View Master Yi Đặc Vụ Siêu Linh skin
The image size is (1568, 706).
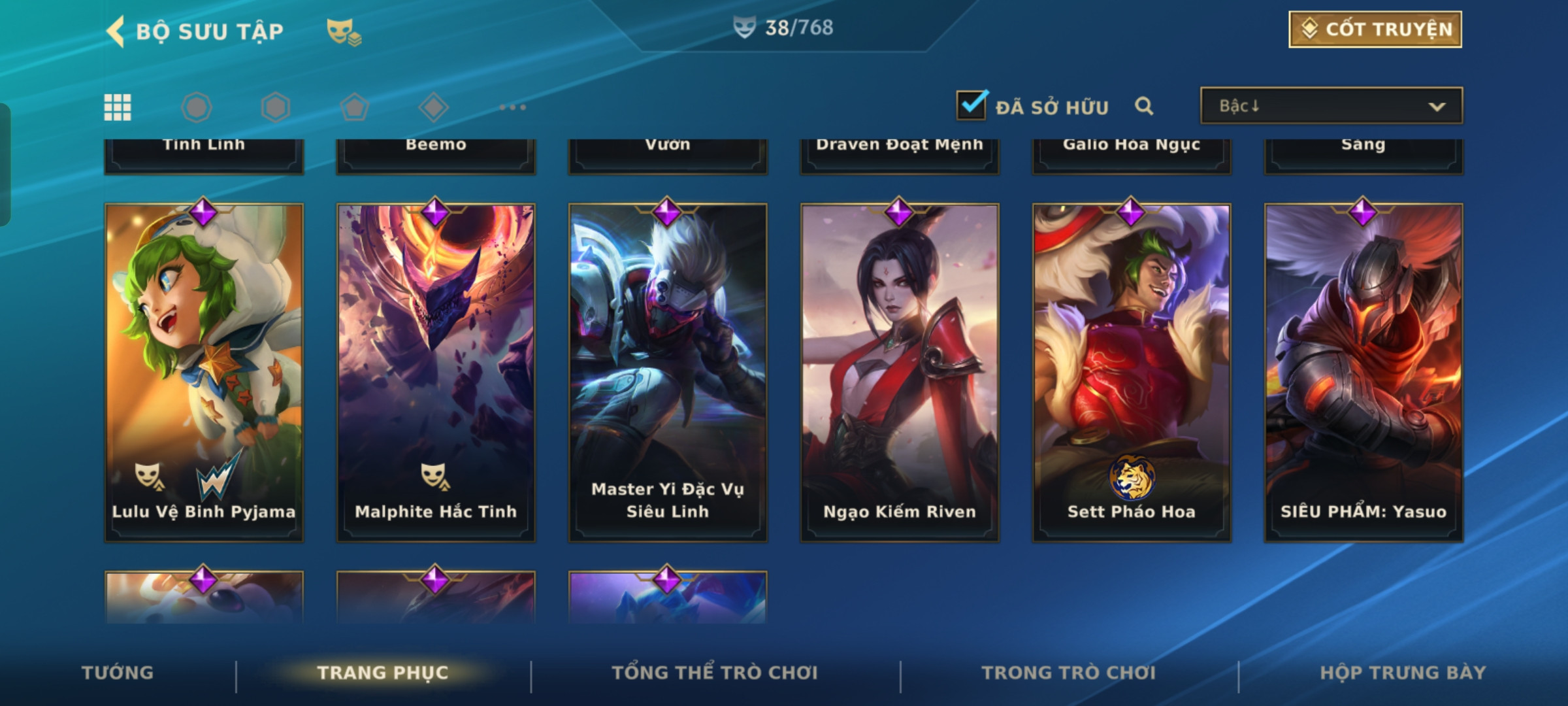[668, 373]
